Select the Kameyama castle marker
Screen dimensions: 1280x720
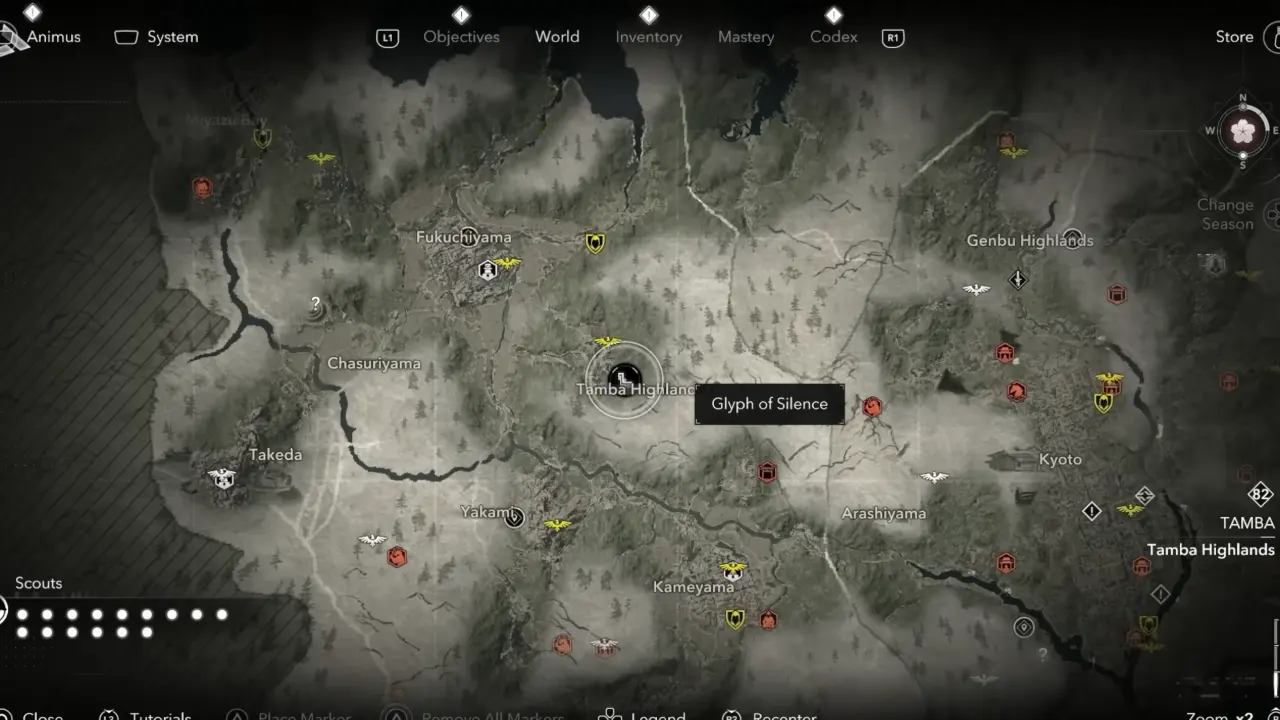click(x=733, y=570)
